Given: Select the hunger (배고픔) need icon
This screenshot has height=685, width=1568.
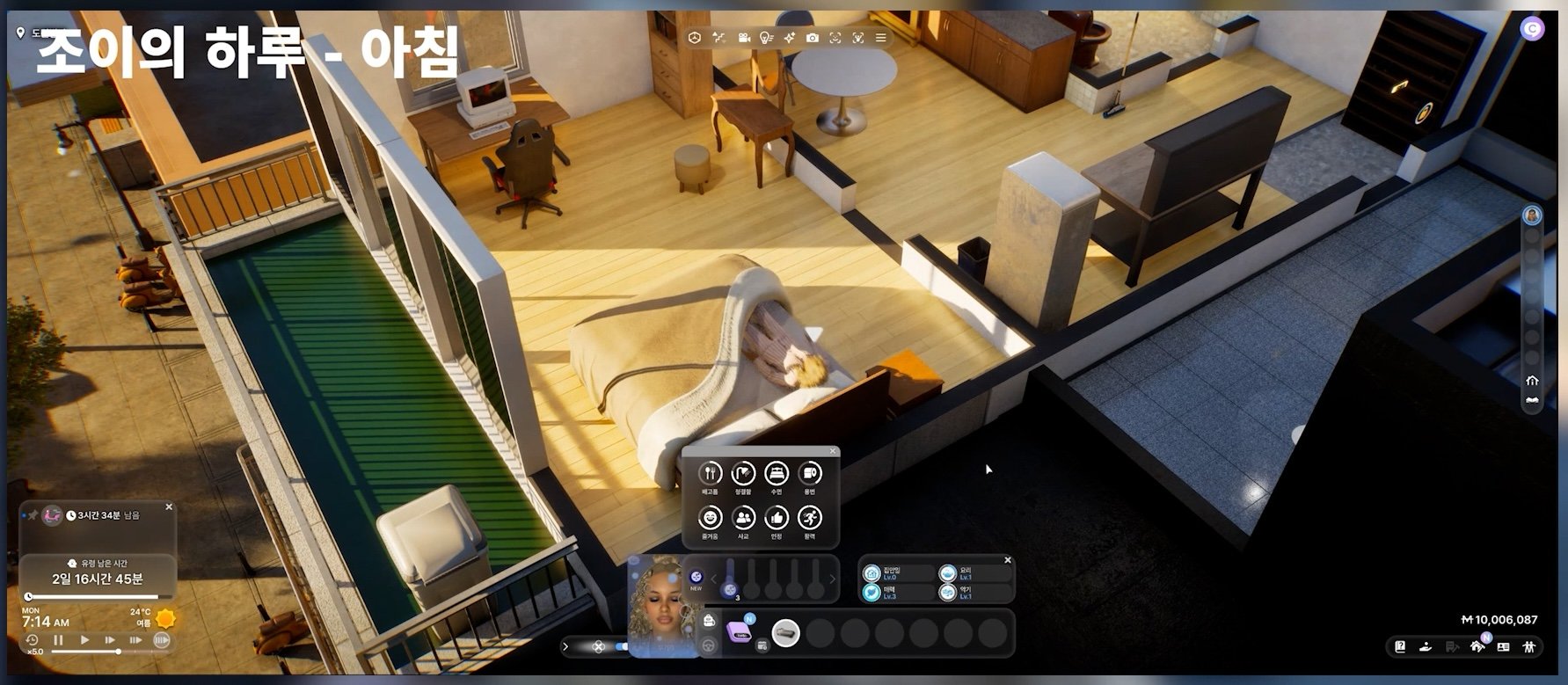Looking at the screenshot, I should (x=710, y=474).
